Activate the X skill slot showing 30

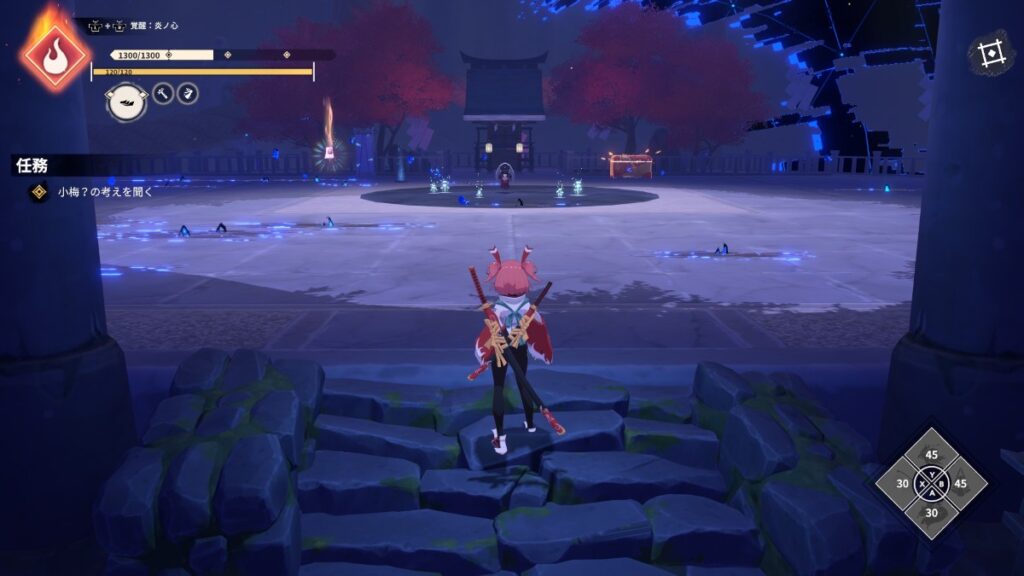(903, 484)
